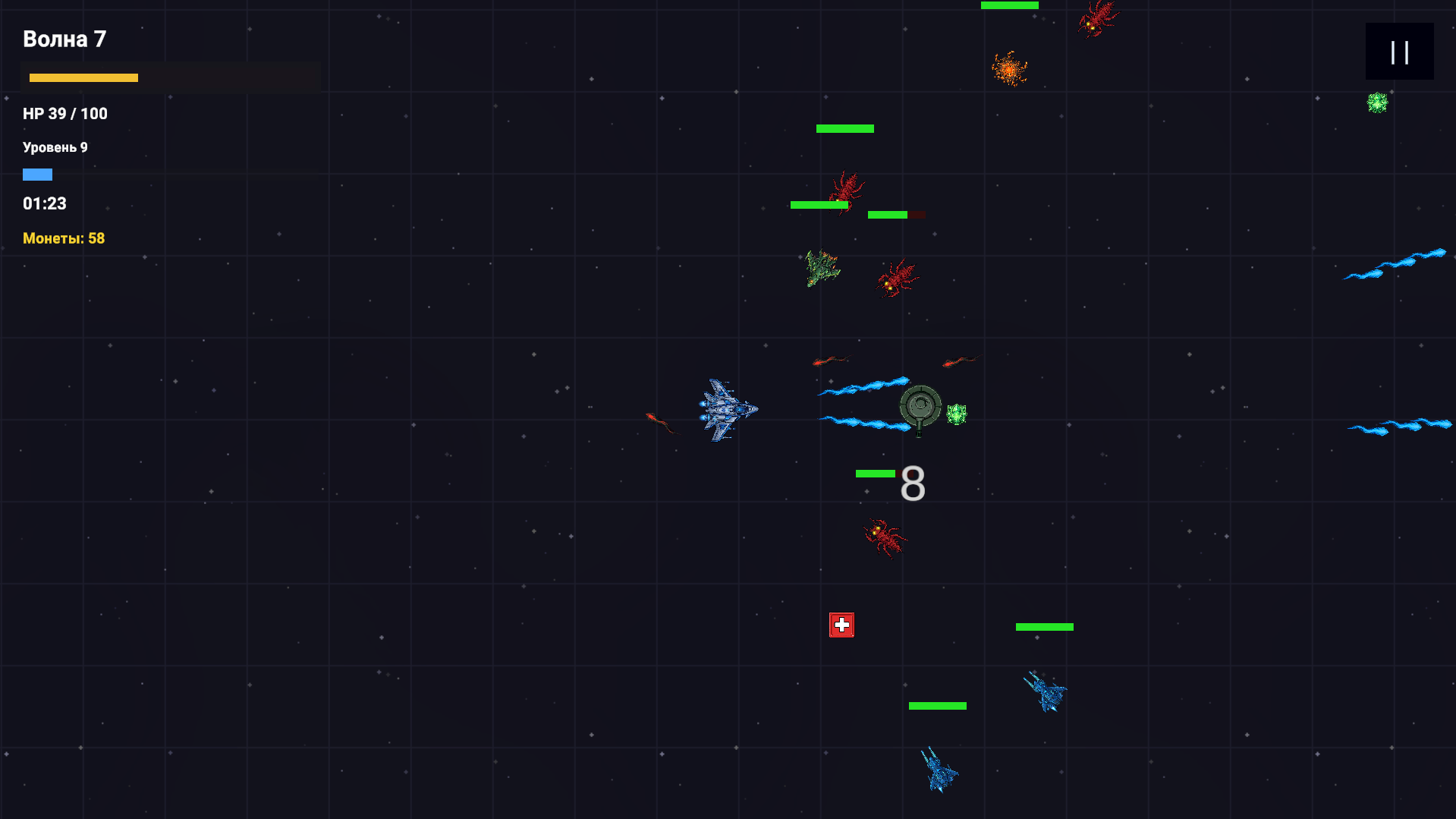Click the HP 39 / 100 health text
The width and height of the screenshot is (1456, 819).
point(64,113)
